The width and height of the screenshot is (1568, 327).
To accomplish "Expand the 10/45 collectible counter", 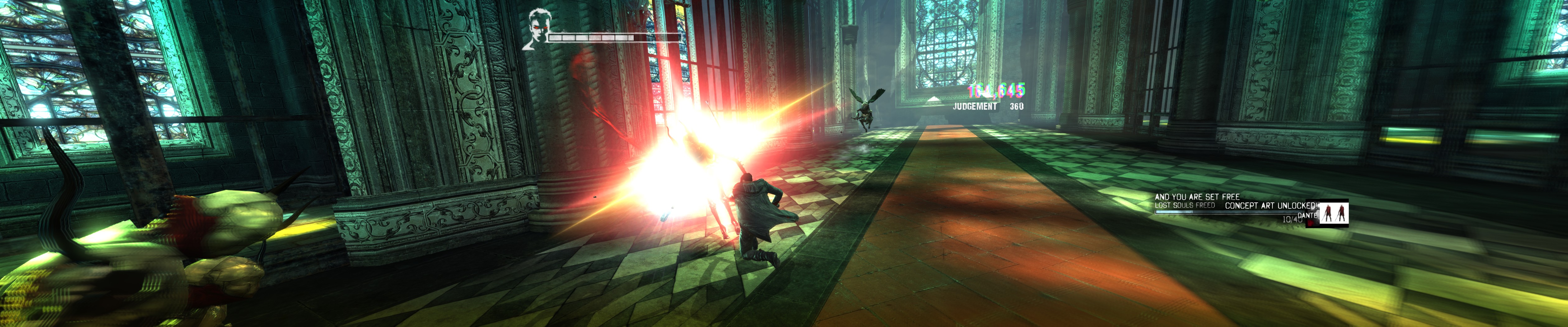I will (x=1292, y=219).
